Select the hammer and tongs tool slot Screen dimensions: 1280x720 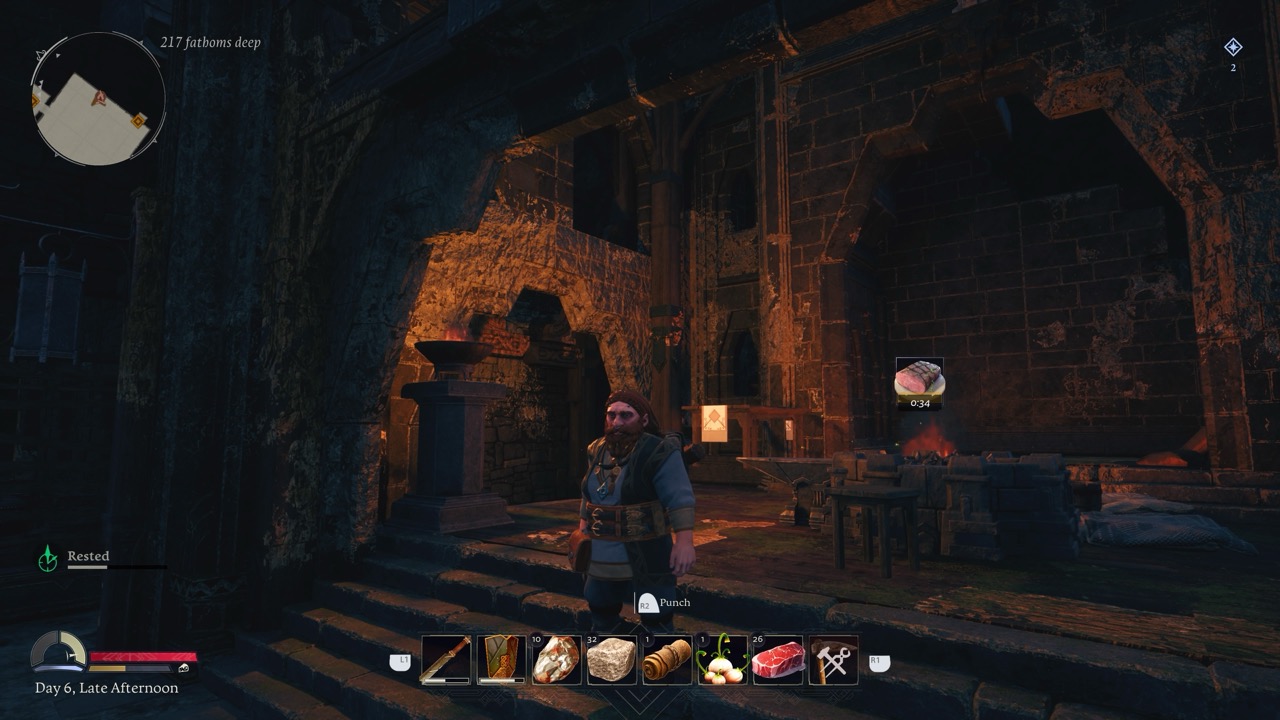click(x=833, y=660)
